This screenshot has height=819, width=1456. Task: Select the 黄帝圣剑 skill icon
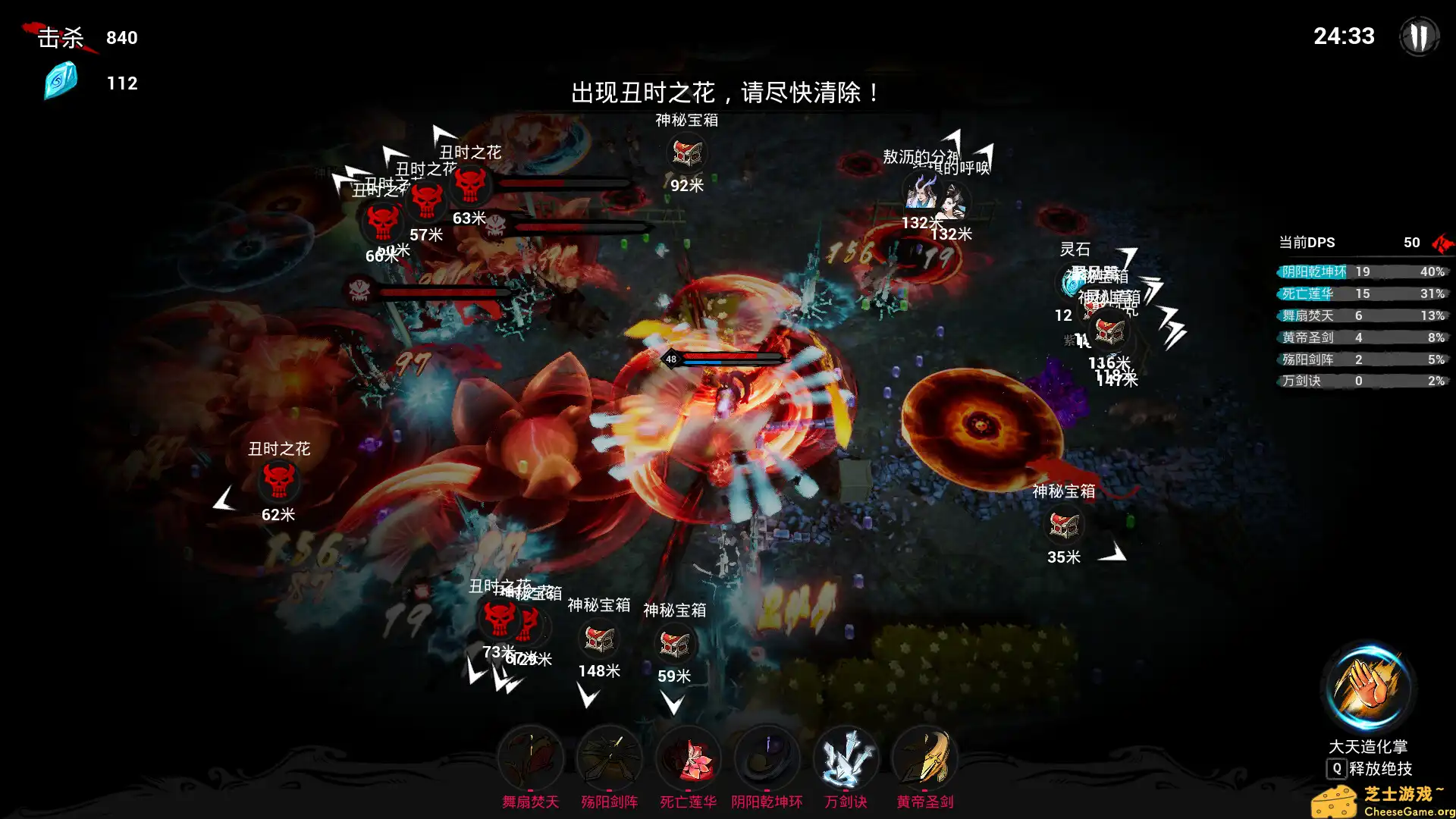pos(925,756)
